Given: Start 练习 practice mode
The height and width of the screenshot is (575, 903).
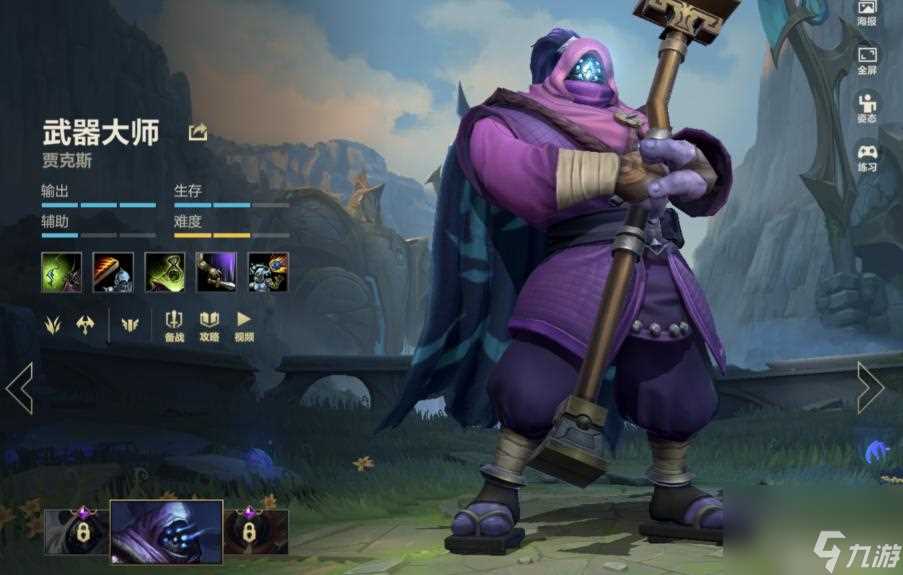Looking at the screenshot, I should [866, 156].
